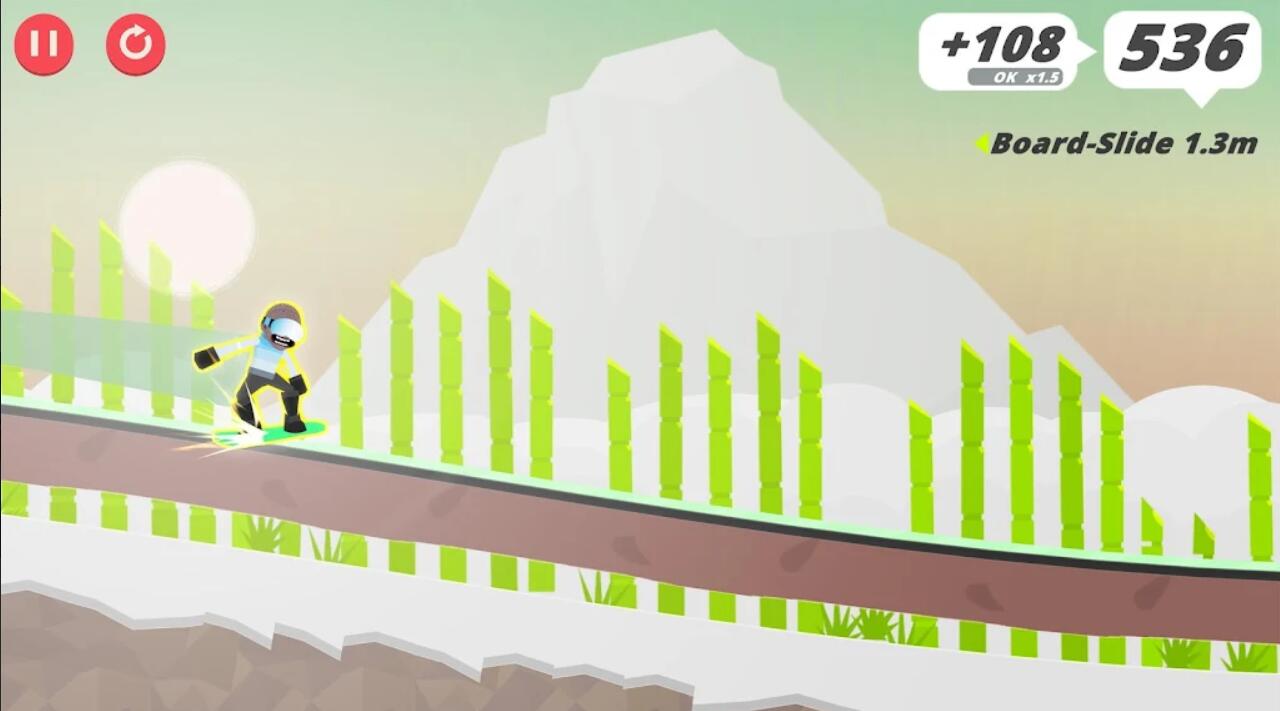Pause the game with the red button
This screenshot has width=1280, height=711.
coord(44,45)
